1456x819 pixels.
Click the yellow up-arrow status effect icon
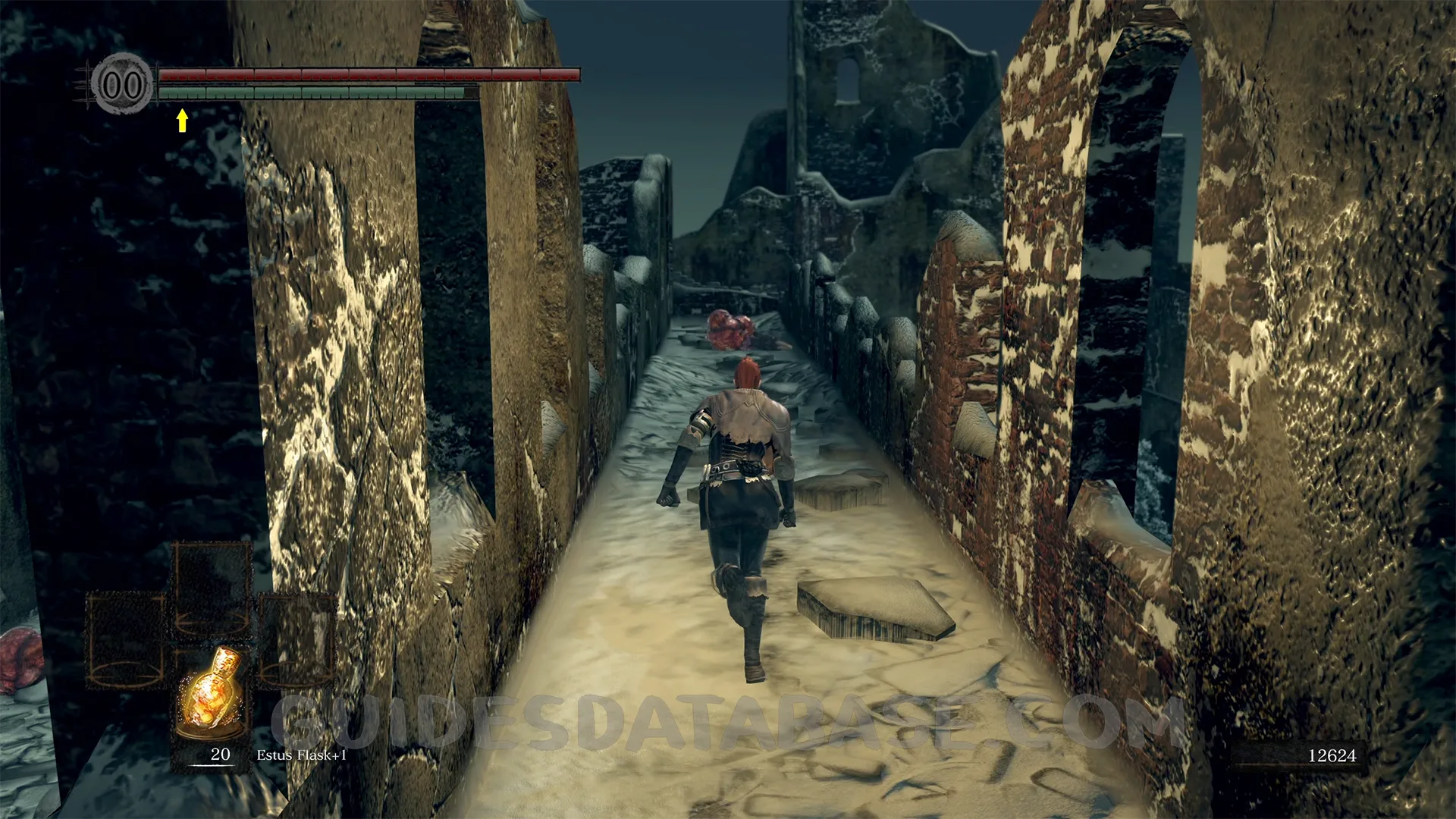coord(182,120)
